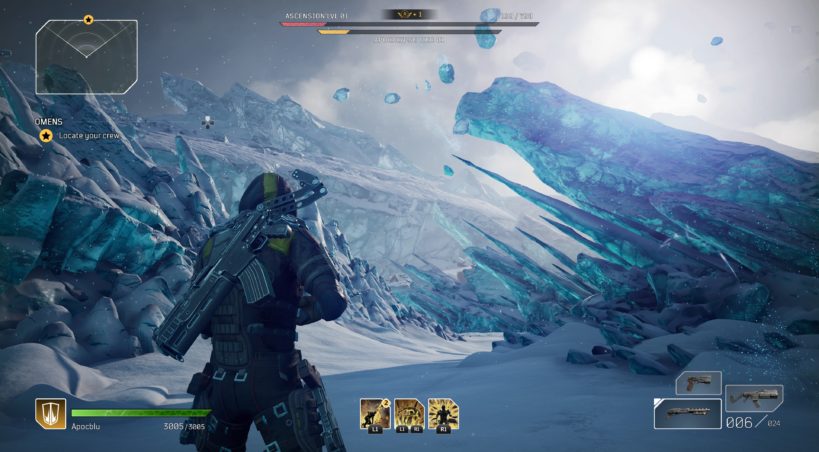Screen dimensions: 819x452
Task: Select the pistol sidearm weapon slot
Action: pyautogui.click(x=698, y=382)
